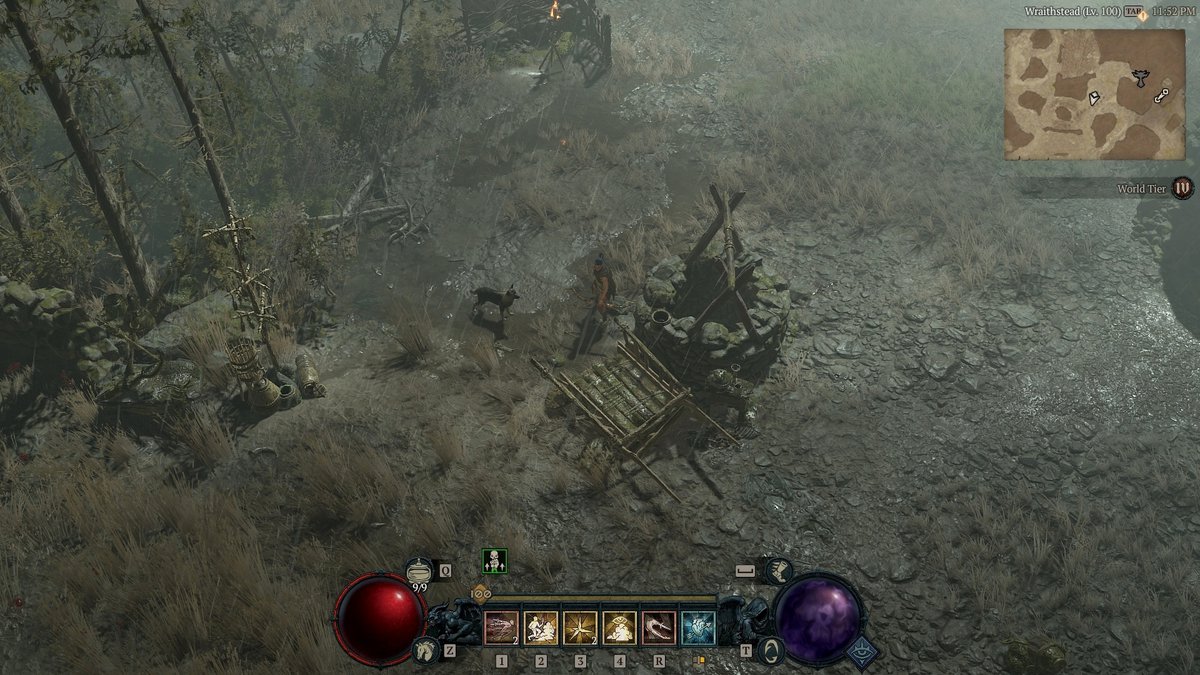Viewport: 1200px width, 675px height.
Task: Open the minimap of Wraithstead
Action: 1094,94
